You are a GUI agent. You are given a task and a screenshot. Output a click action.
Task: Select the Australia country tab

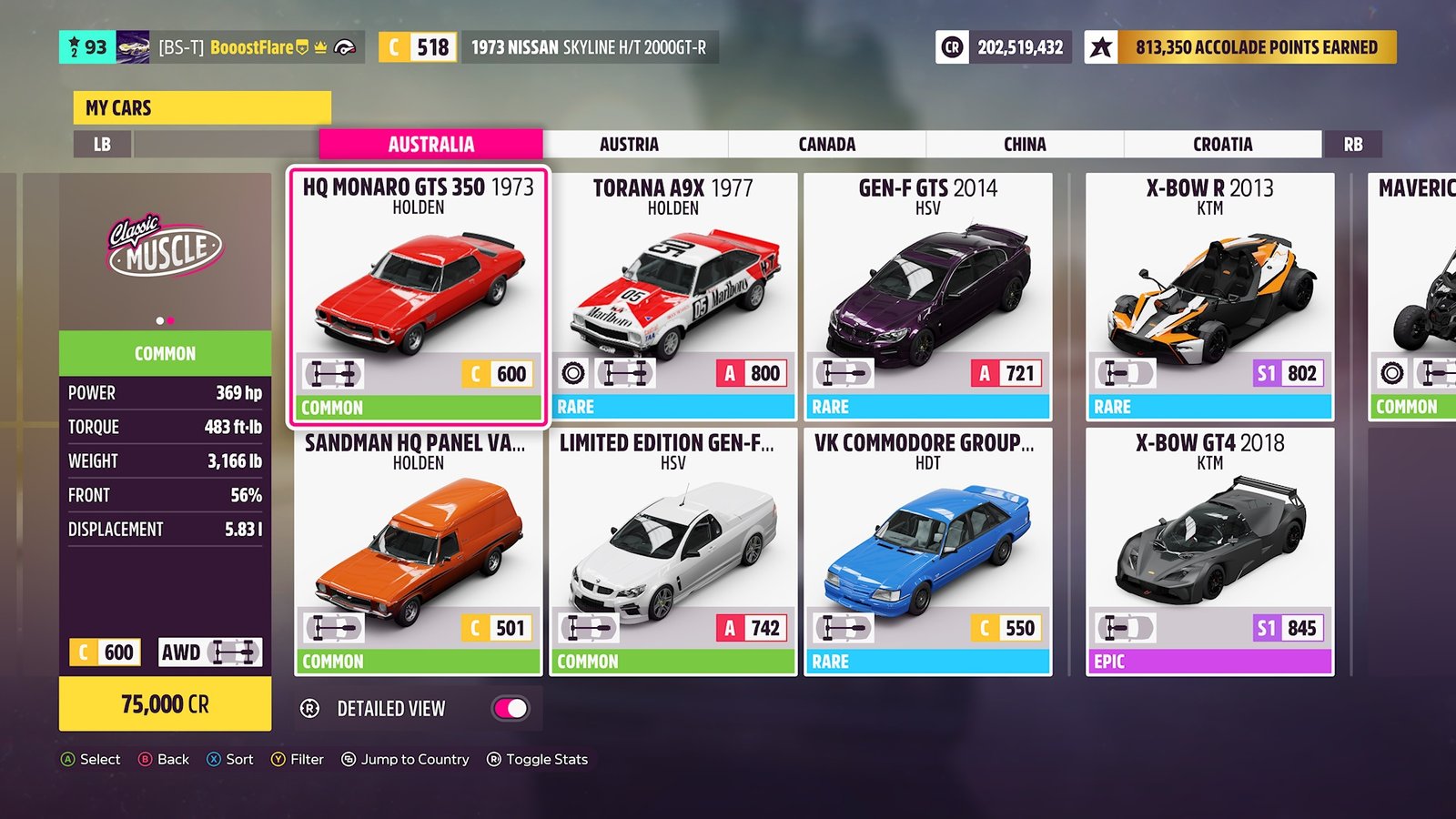[431, 145]
